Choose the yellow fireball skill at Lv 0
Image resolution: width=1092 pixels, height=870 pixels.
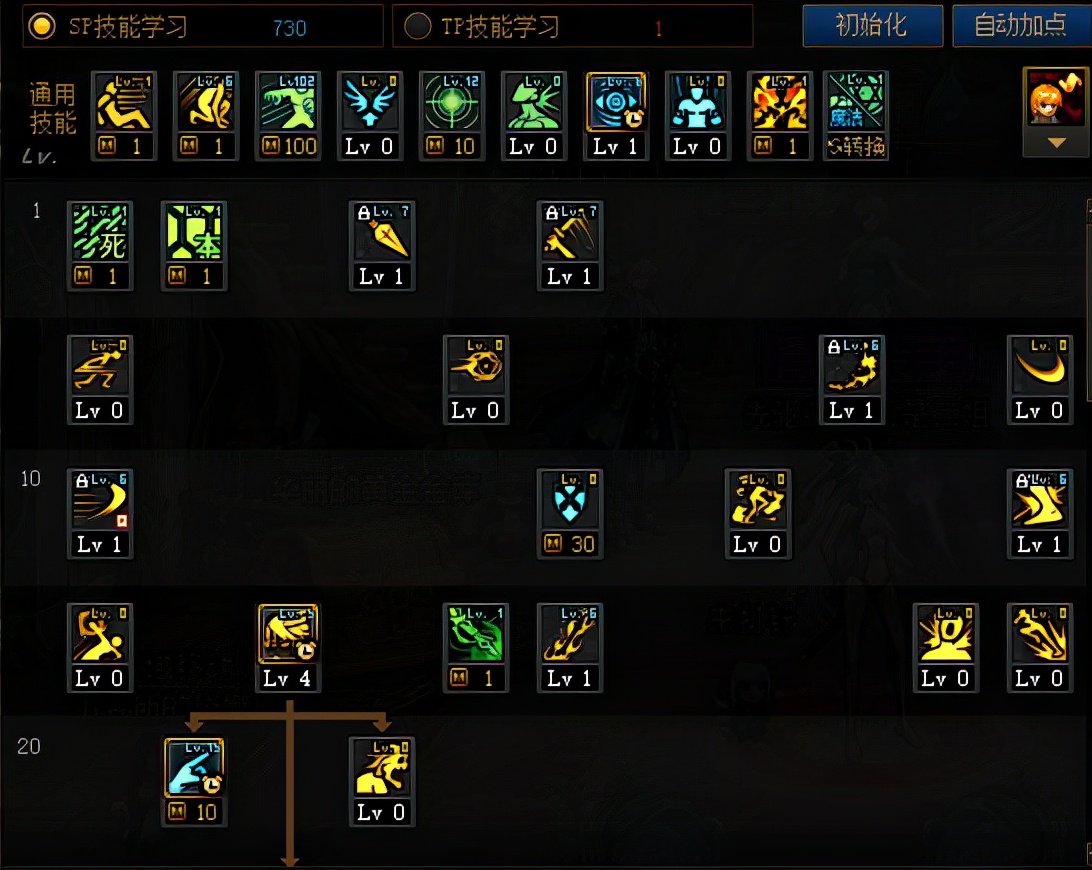point(476,369)
